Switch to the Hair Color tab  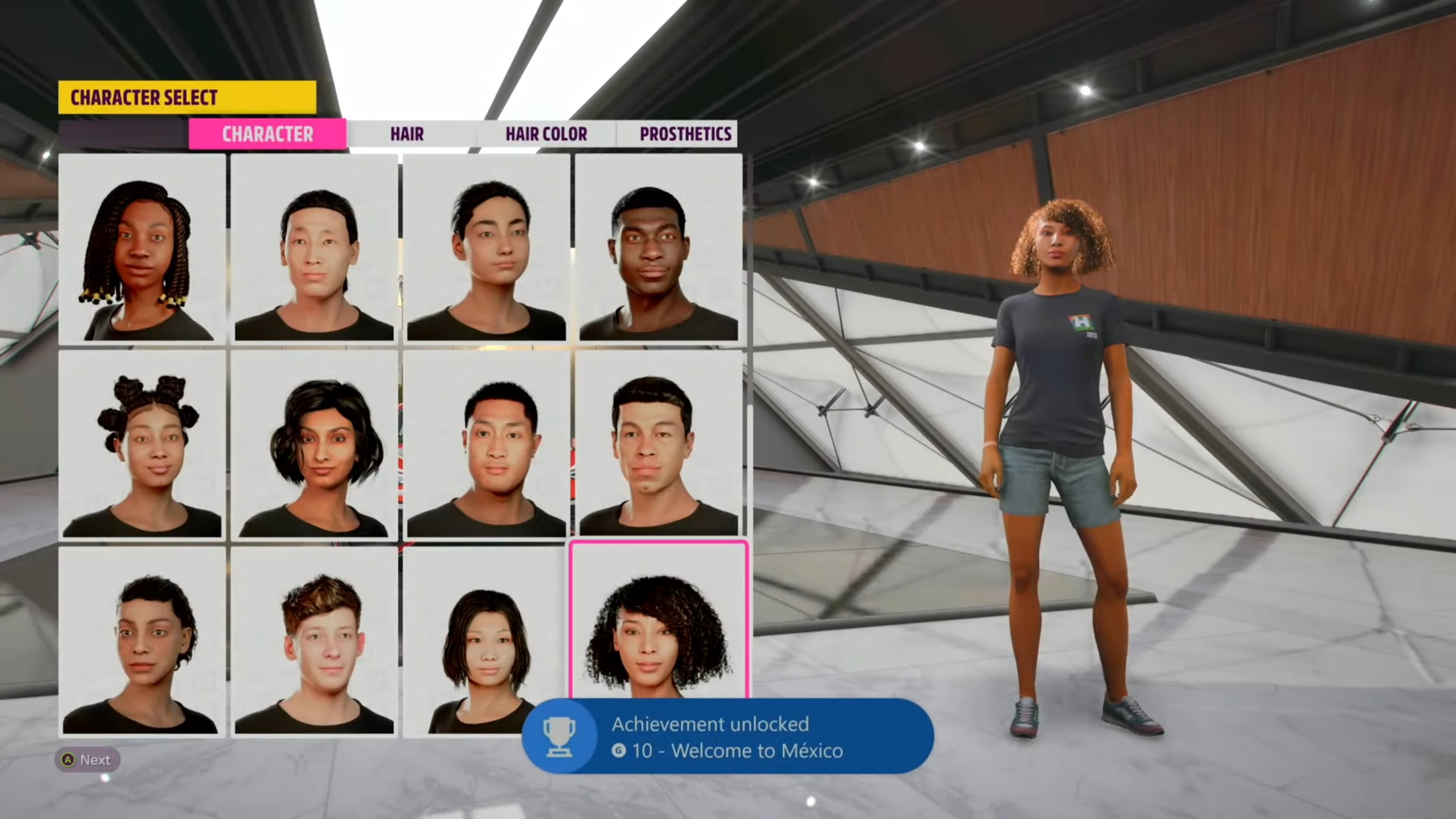coord(546,134)
